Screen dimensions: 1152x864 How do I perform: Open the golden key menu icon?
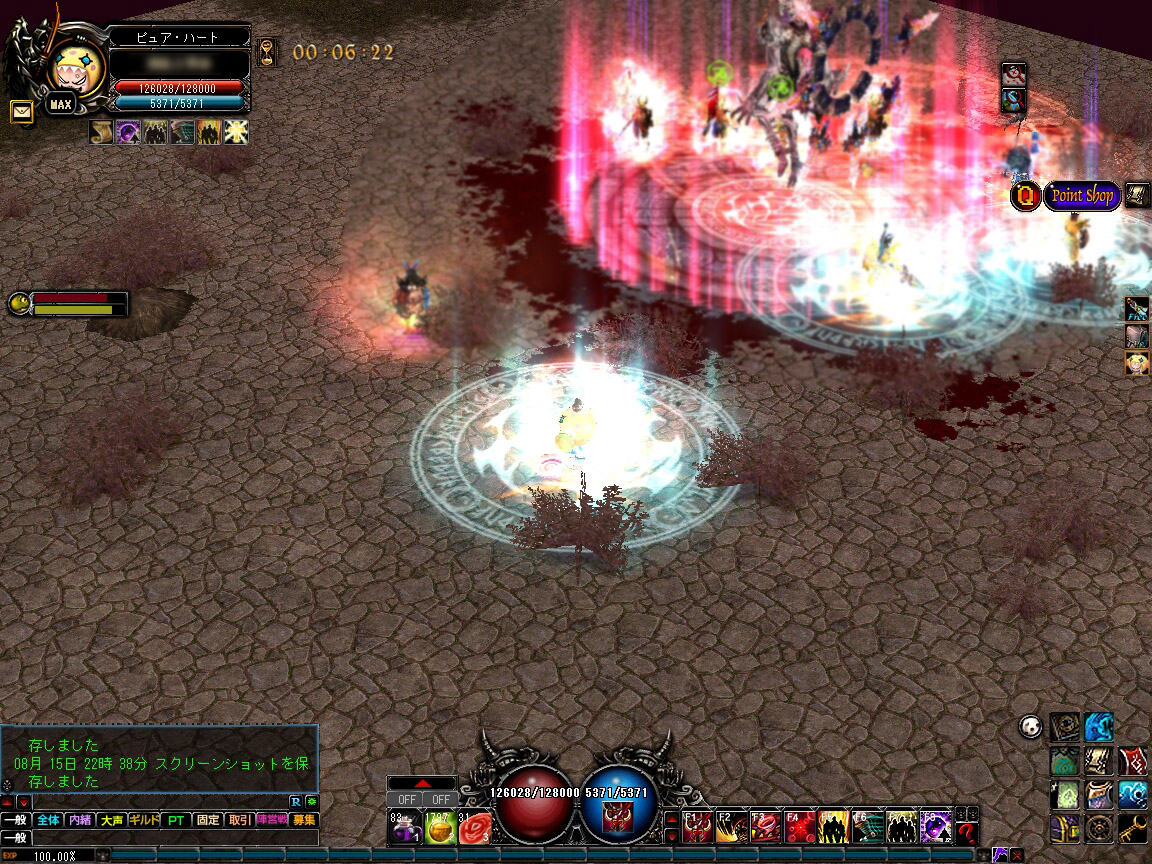point(1133,828)
